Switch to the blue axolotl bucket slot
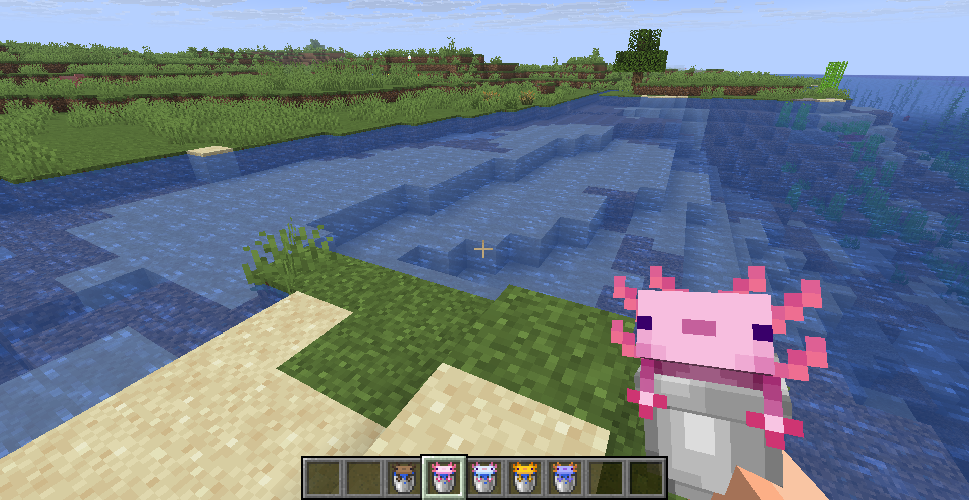 pyautogui.click(x=565, y=476)
